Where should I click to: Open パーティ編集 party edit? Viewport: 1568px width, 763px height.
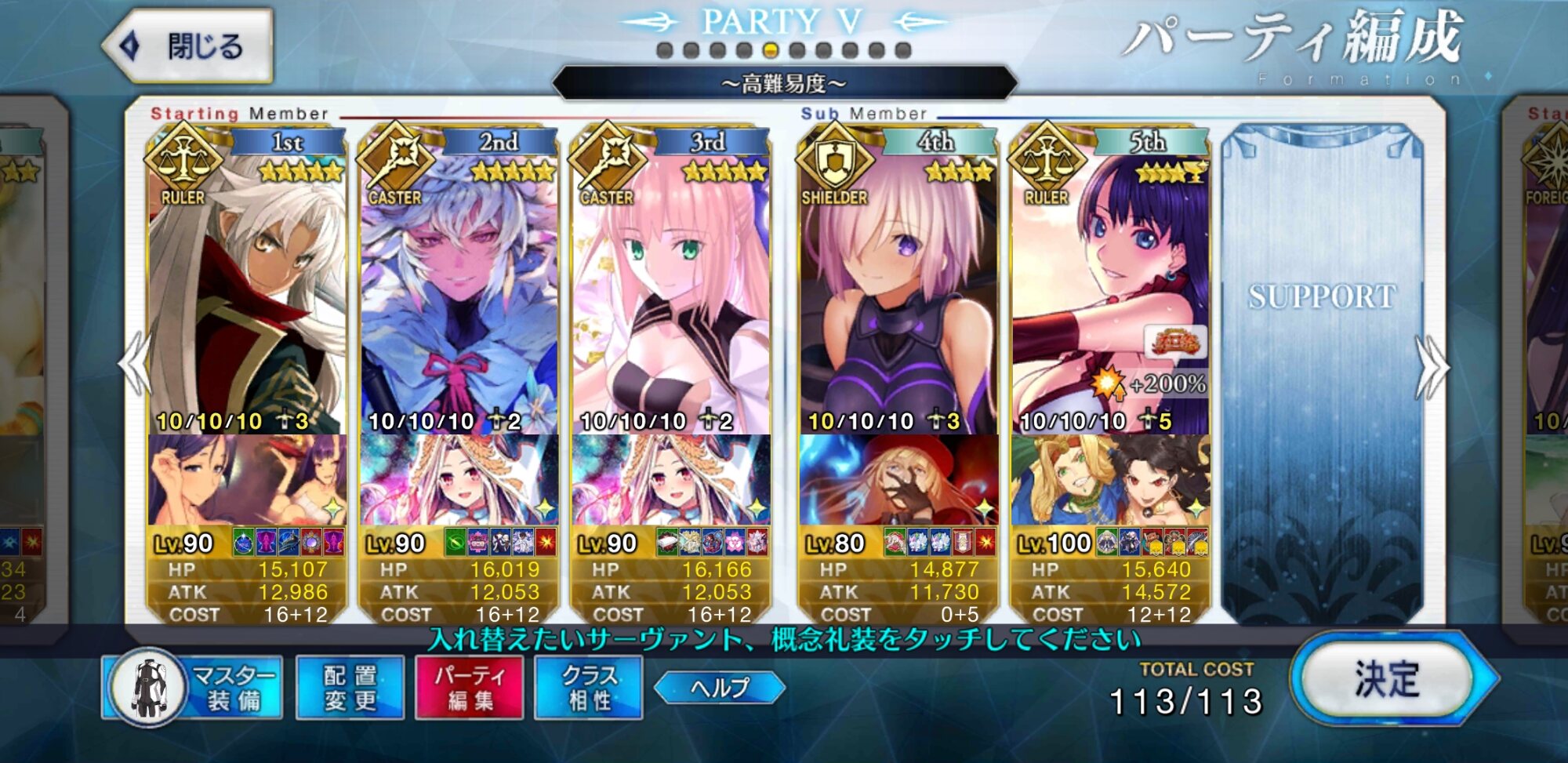tap(469, 688)
